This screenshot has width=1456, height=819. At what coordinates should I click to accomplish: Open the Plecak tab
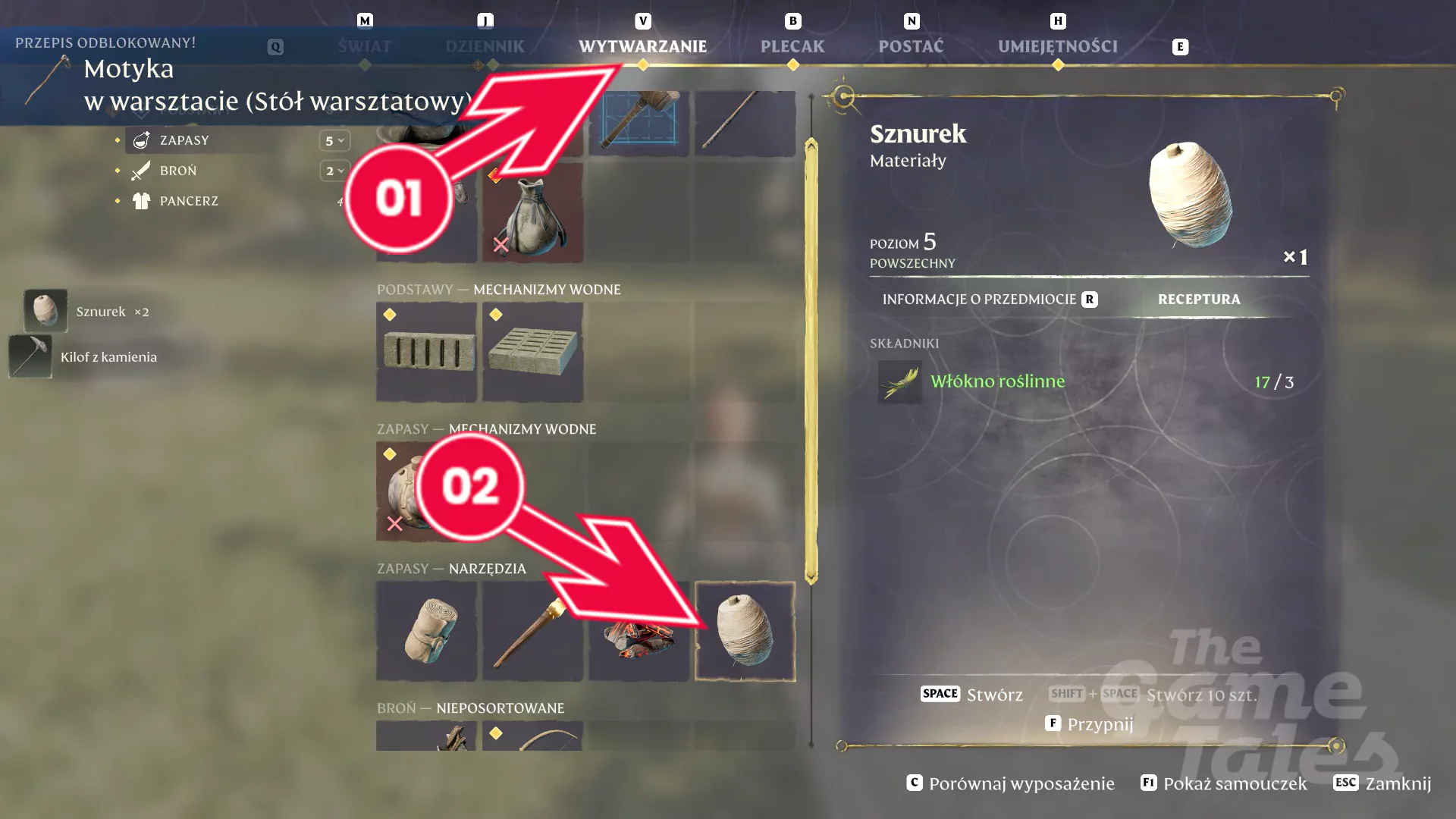click(792, 46)
